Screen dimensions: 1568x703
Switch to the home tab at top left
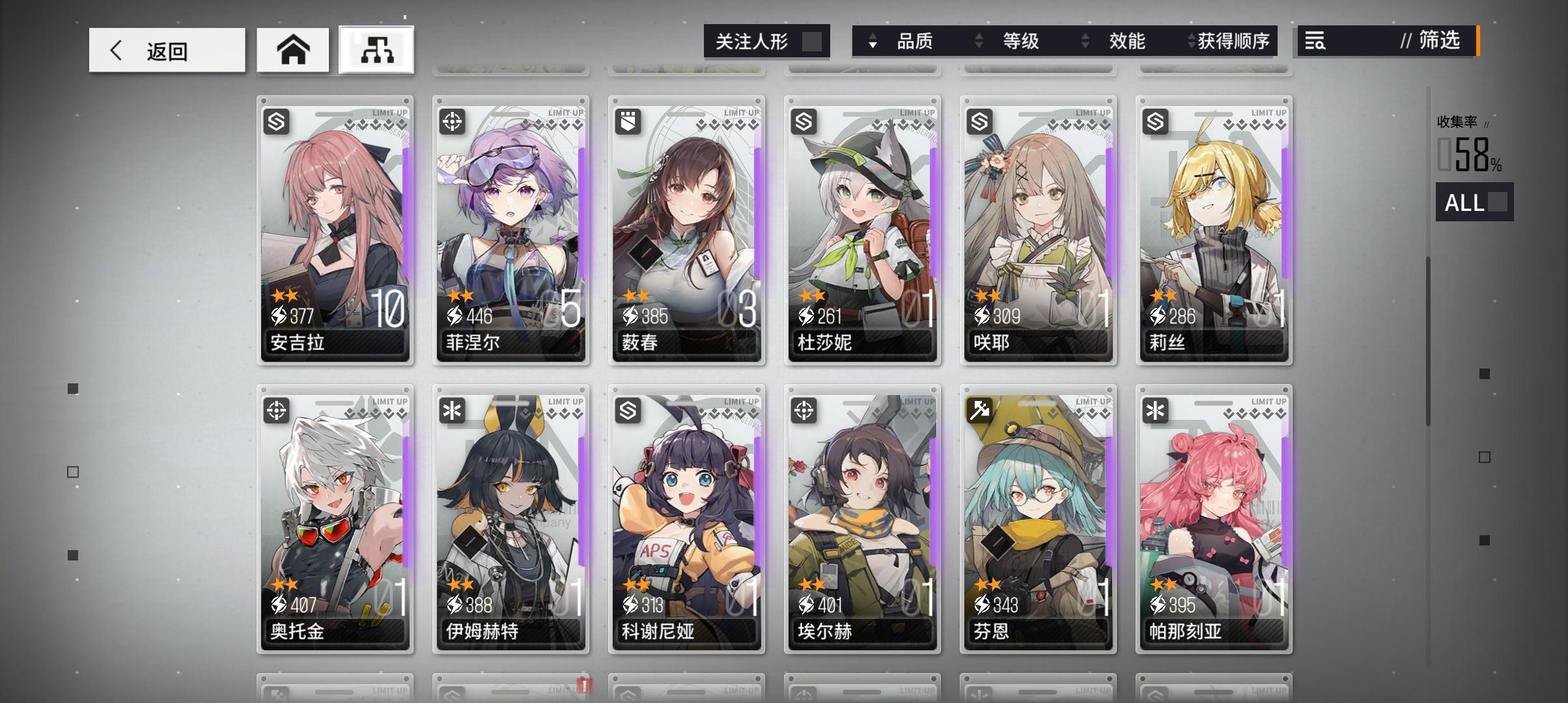pyautogui.click(x=293, y=48)
